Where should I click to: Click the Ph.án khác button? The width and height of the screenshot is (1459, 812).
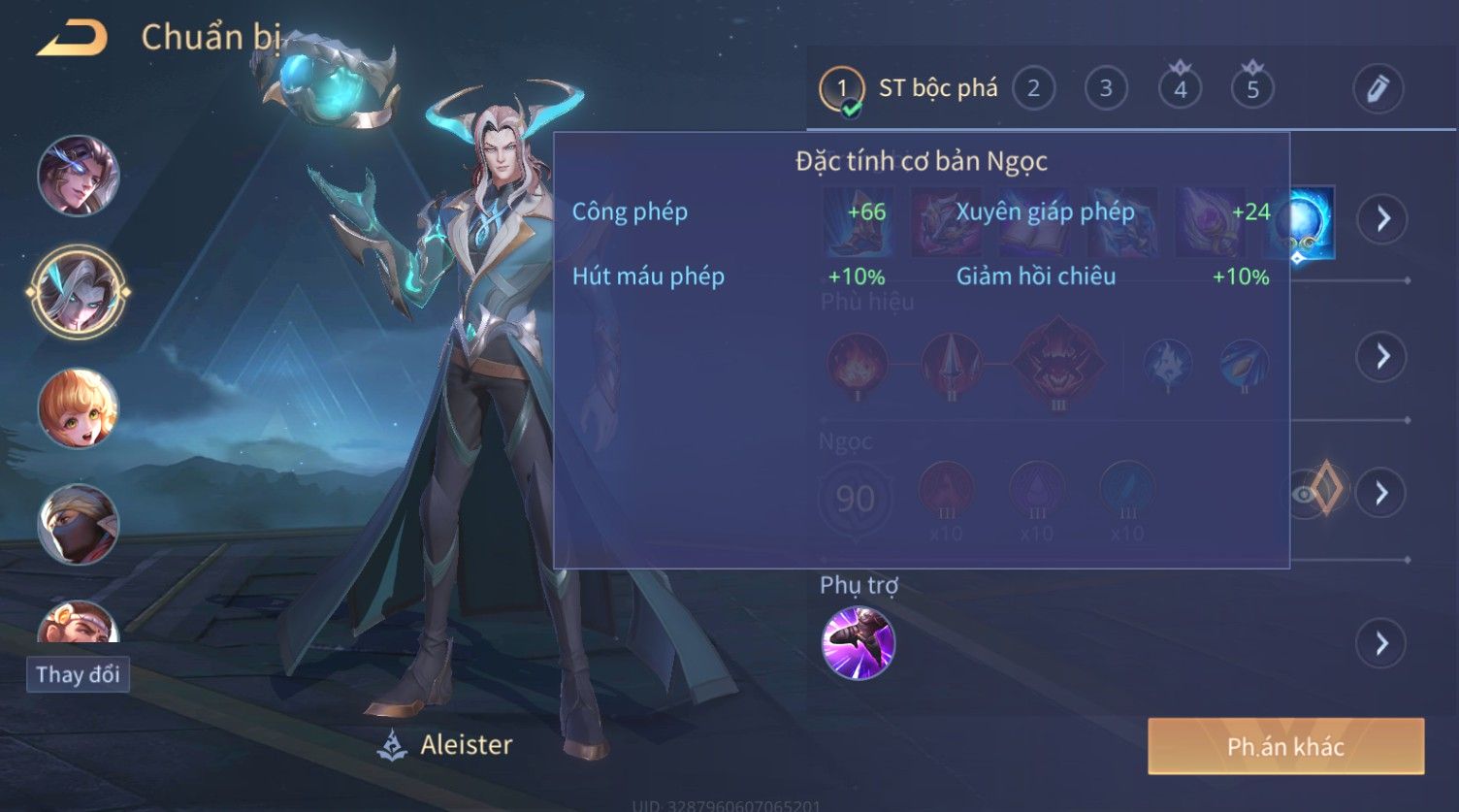pos(1285,746)
